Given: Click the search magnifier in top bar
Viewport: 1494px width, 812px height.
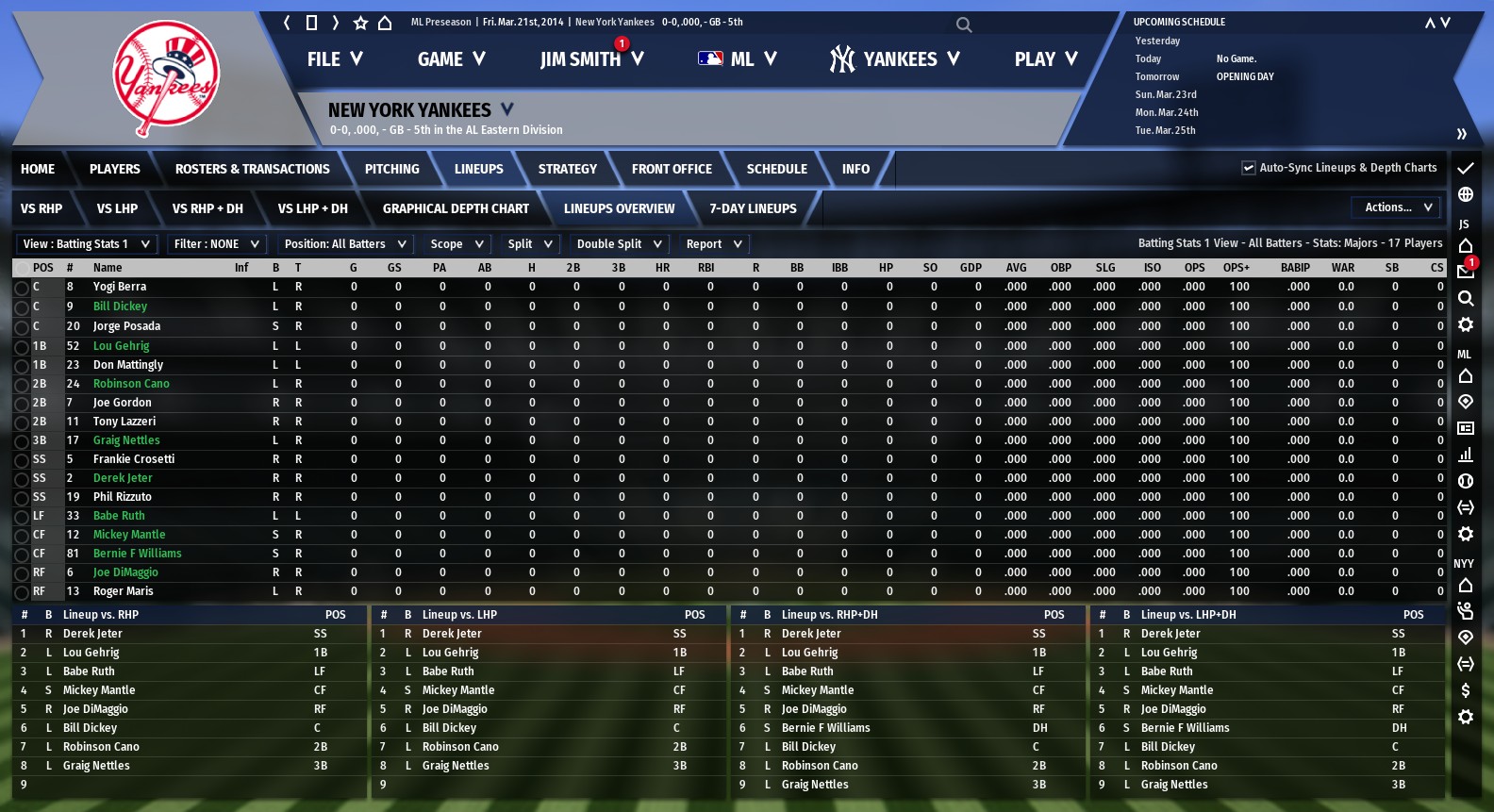Looking at the screenshot, I should click(x=963, y=25).
